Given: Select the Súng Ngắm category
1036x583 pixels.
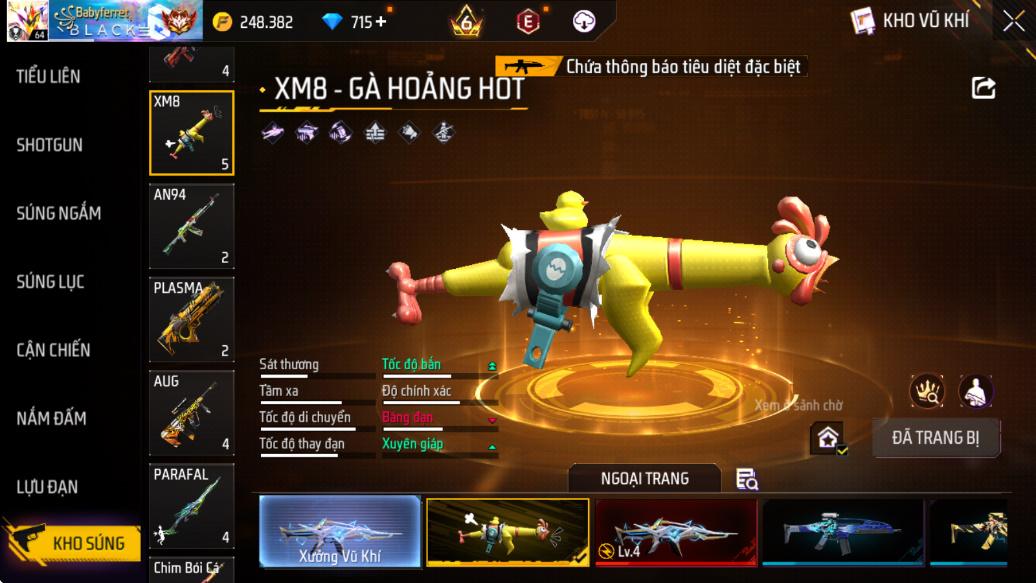Looking at the screenshot, I should click(x=58, y=213).
